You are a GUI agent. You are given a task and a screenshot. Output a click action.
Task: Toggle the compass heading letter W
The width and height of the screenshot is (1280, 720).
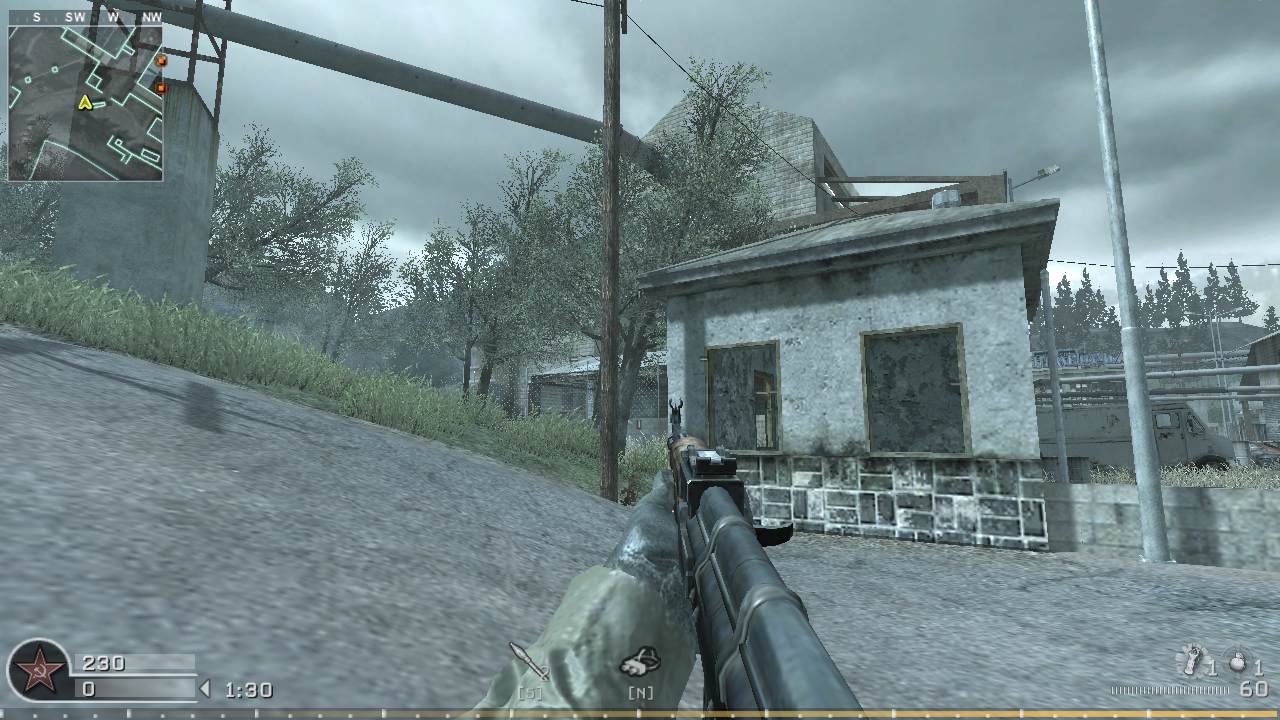coord(111,17)
